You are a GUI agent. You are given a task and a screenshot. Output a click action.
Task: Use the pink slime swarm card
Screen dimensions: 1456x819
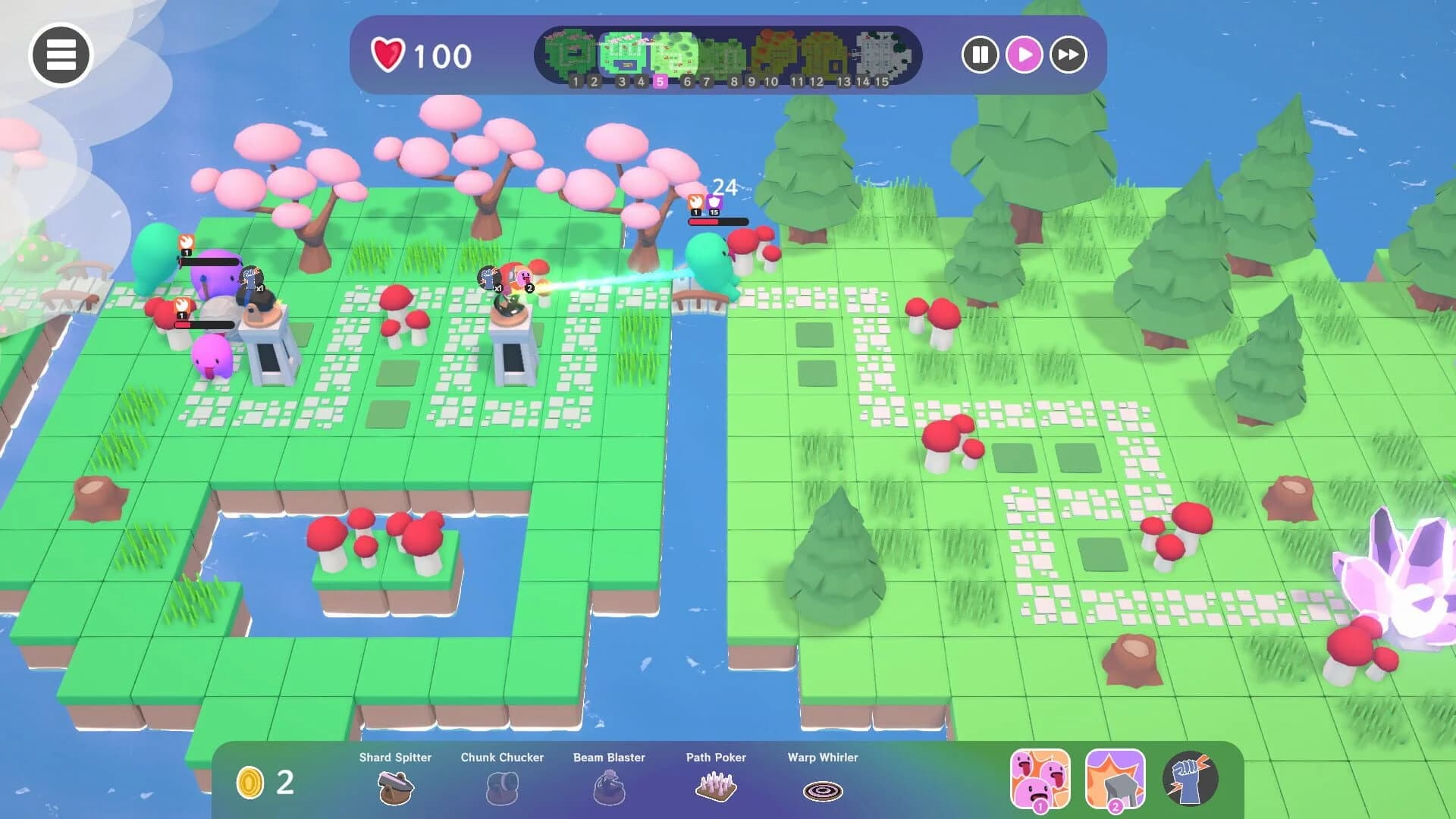click(x=1041, y=781)
